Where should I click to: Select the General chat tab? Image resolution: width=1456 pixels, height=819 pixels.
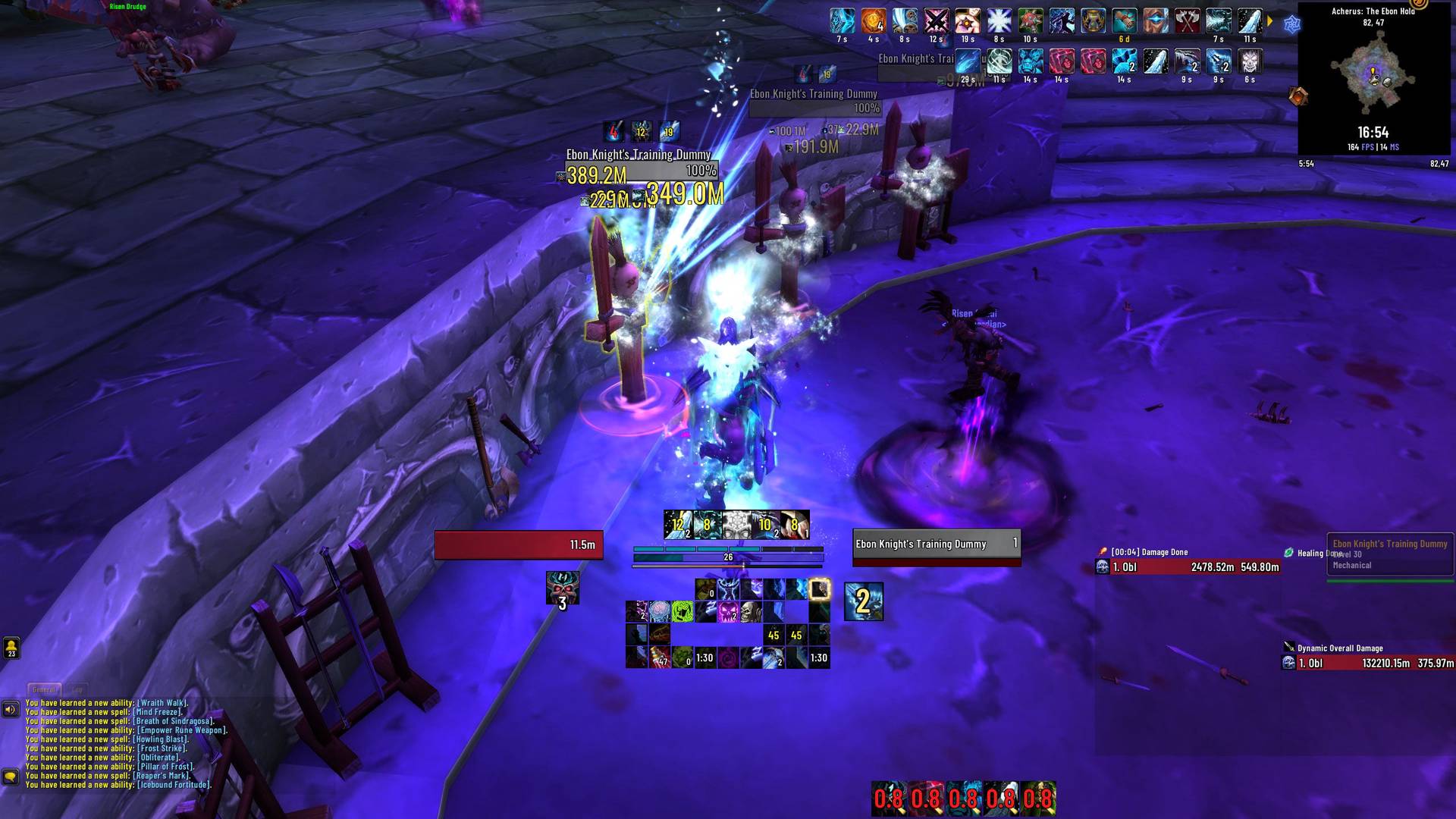(x=44, y=689)
